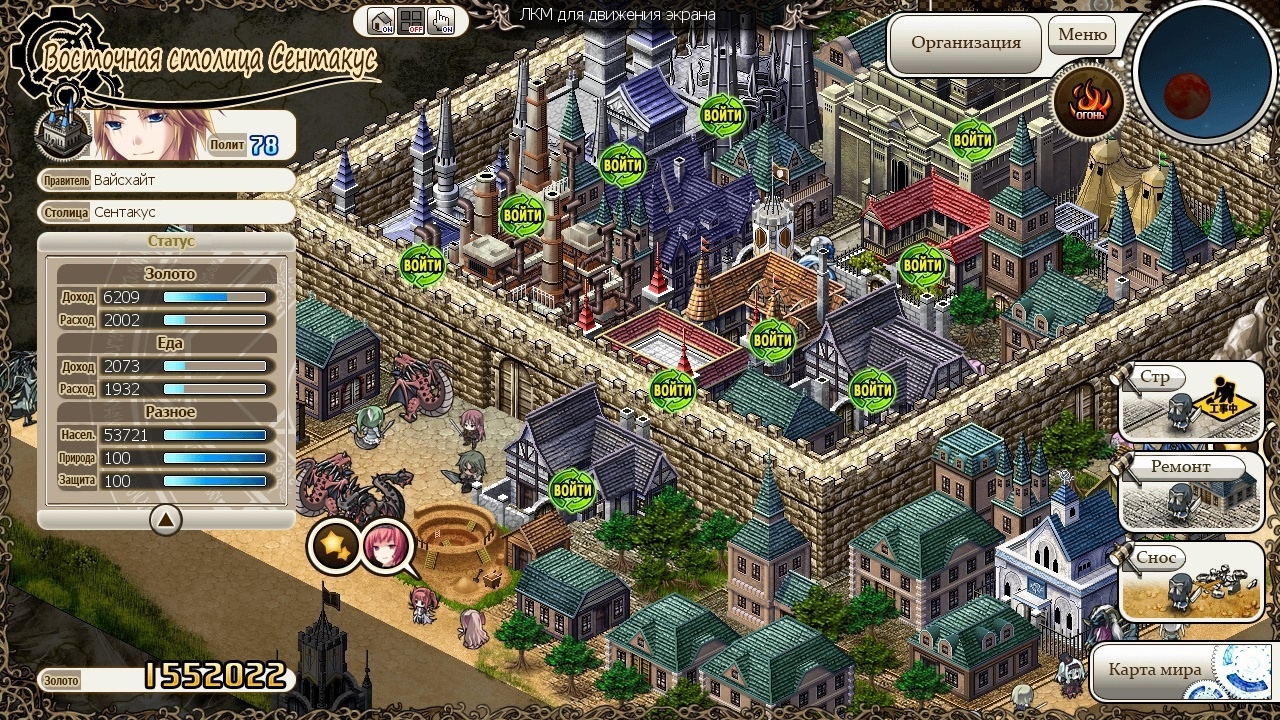Collapse the Статус panel with the arrow

tap(166, 519)
